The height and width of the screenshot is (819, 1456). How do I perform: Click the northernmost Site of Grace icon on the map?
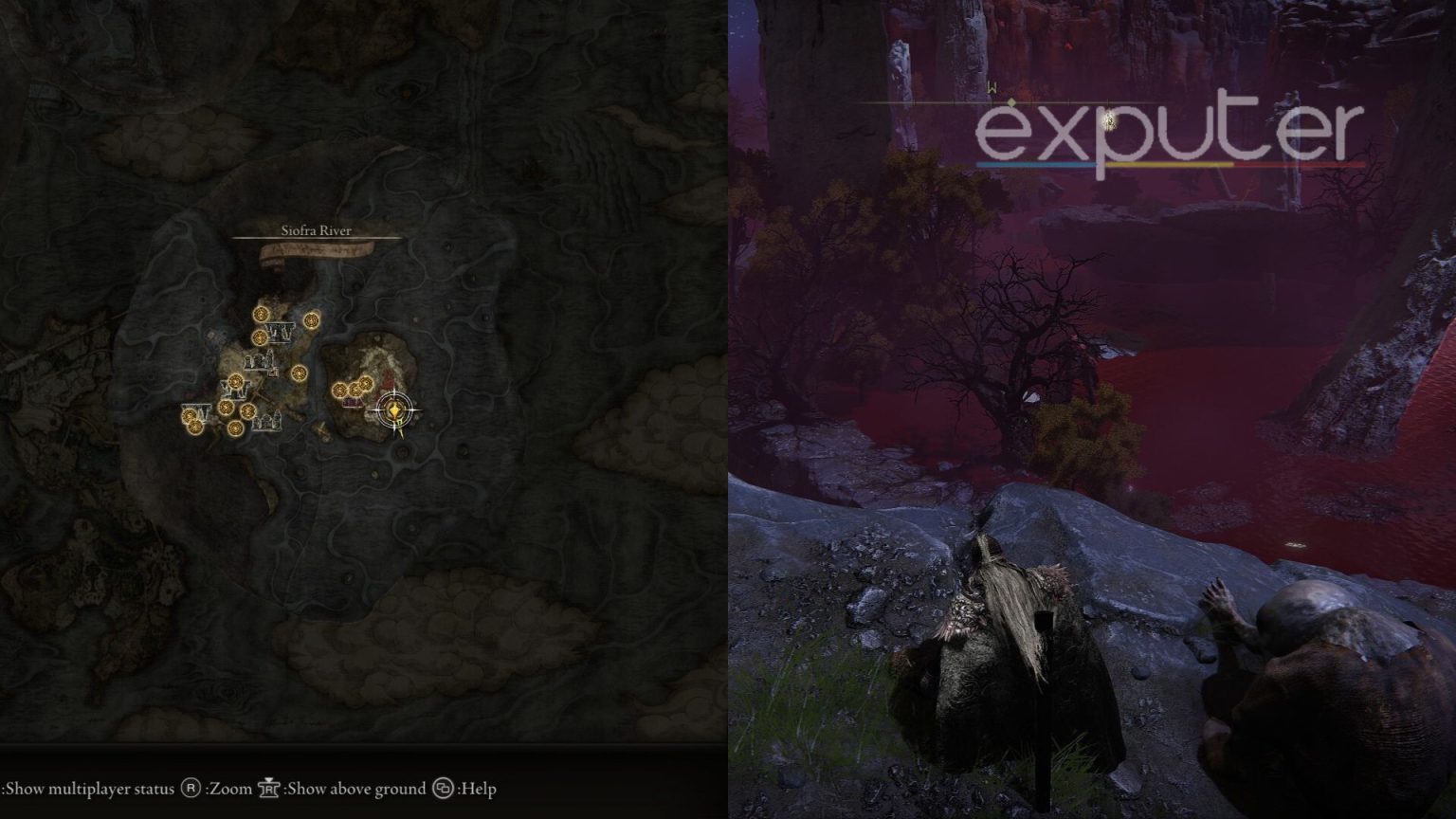pos(262,315)
